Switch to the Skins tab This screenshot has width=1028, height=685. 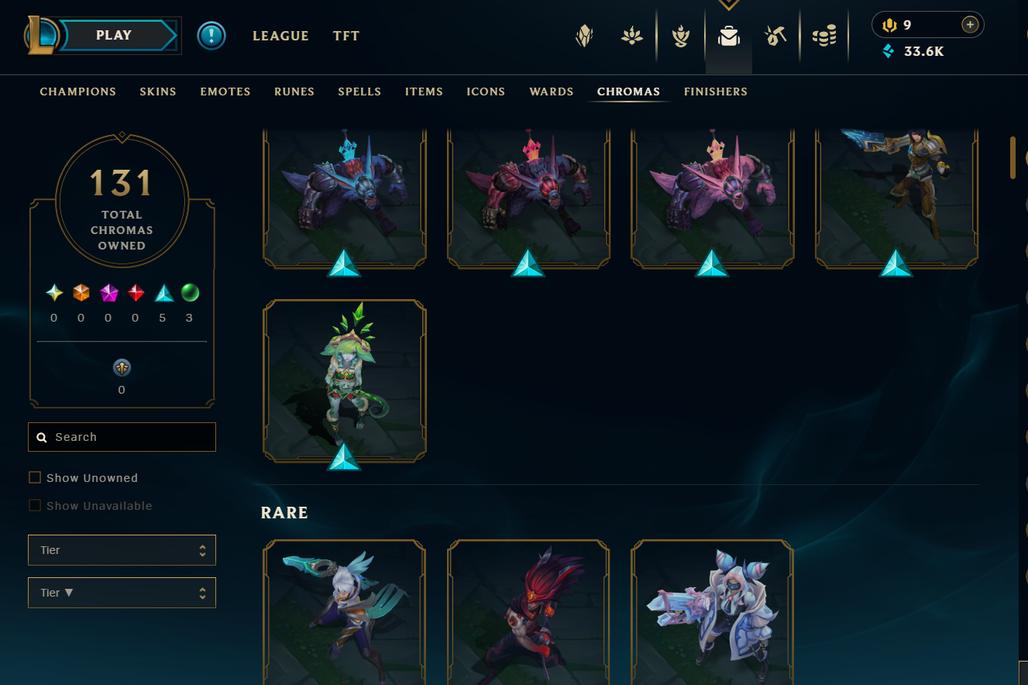[158, 92]
